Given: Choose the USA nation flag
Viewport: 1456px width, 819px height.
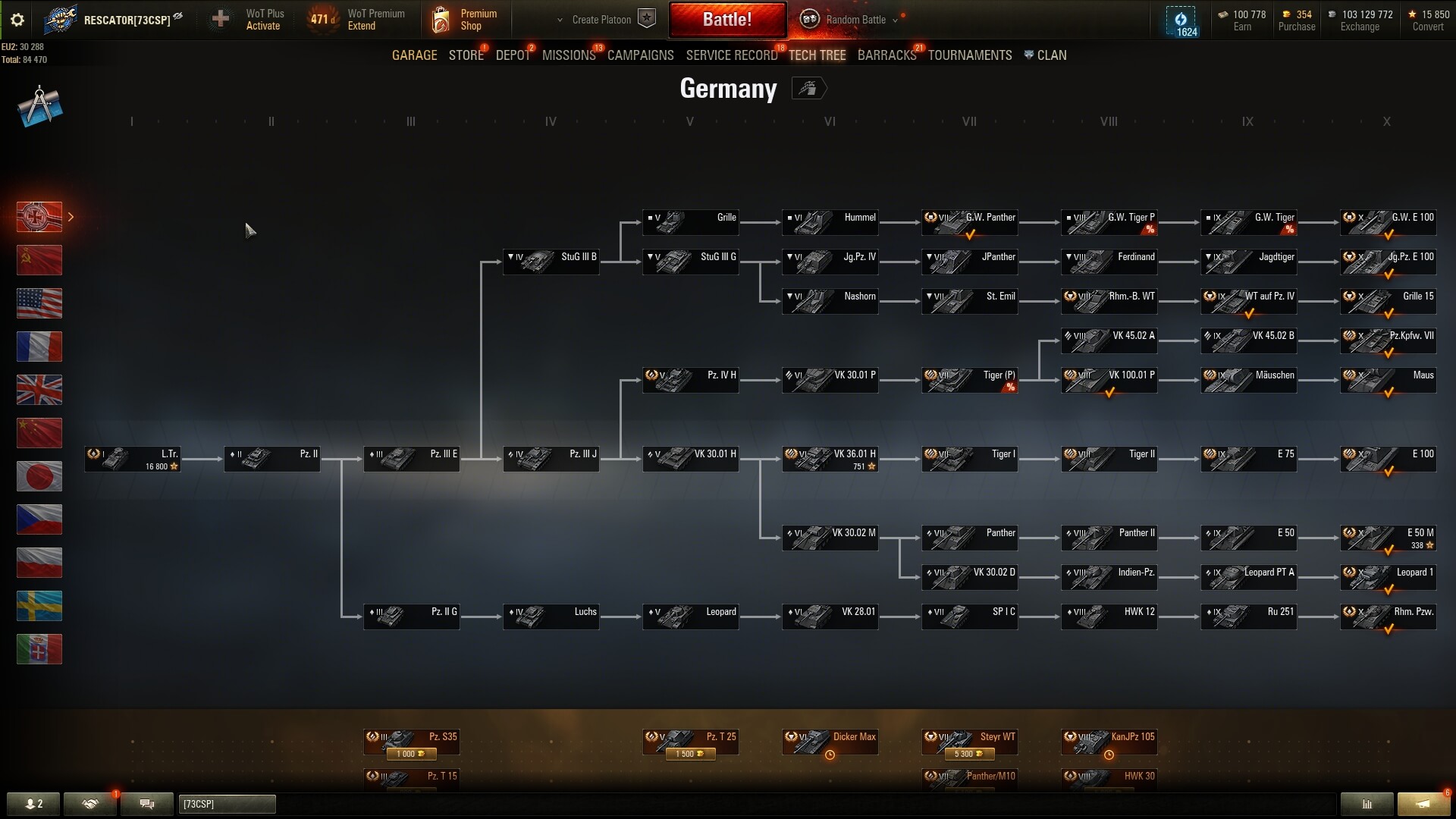Looking at the screenshot, I should coord(39,303).
